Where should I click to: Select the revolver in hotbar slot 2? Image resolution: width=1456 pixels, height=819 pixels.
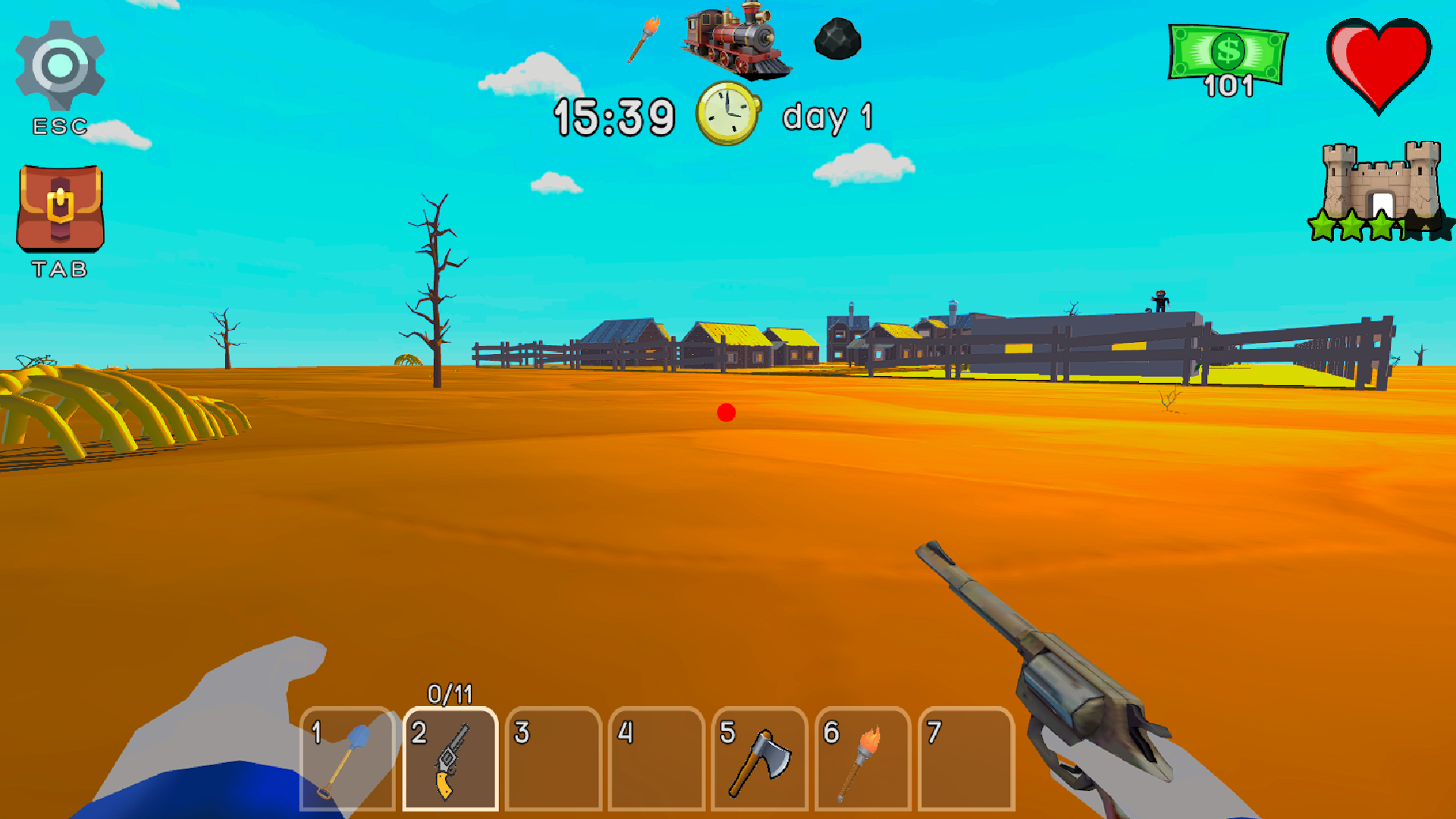pos(450,758)
